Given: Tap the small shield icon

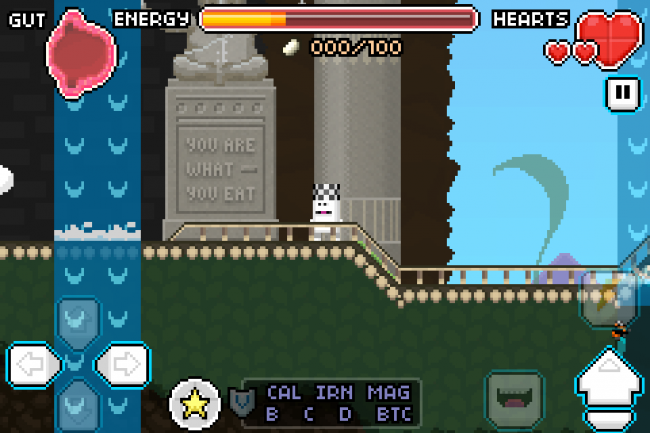Looking at the screenshot, I should click(240, 403).
